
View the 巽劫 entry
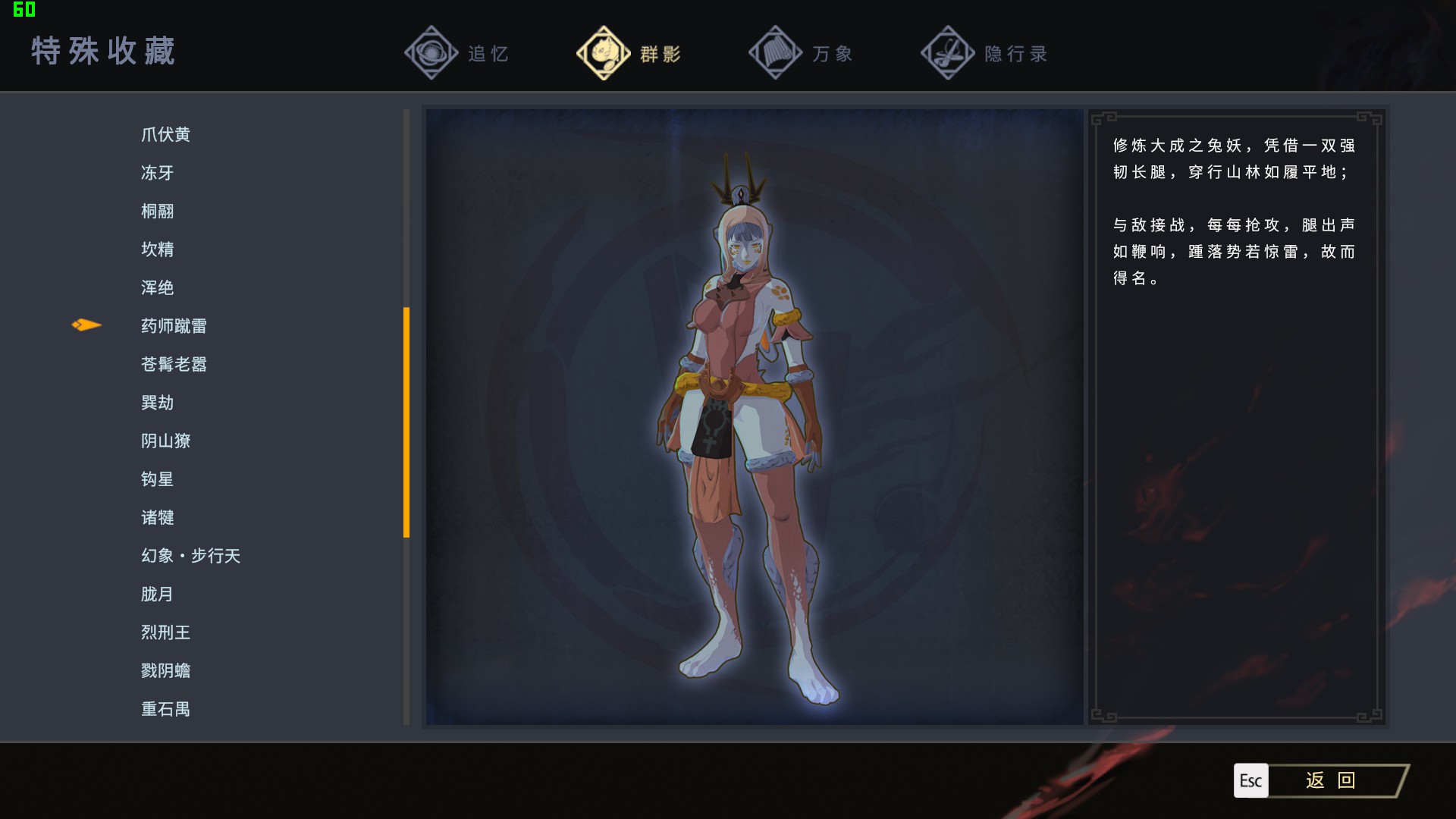pyautogui.click(x=157, y=403)
